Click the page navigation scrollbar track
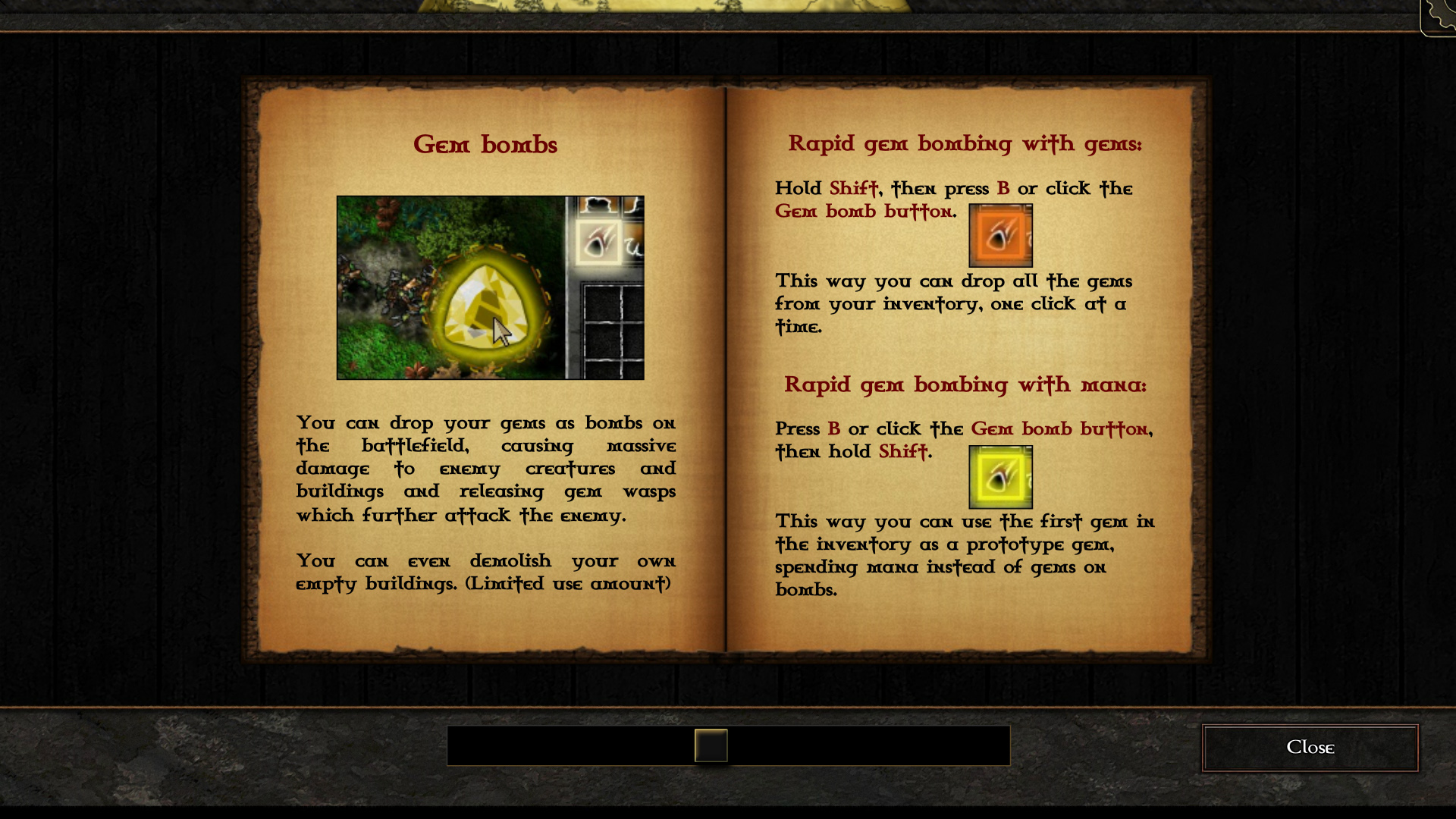Screen dimensions: 1456x819 click(x=728, y=746)
